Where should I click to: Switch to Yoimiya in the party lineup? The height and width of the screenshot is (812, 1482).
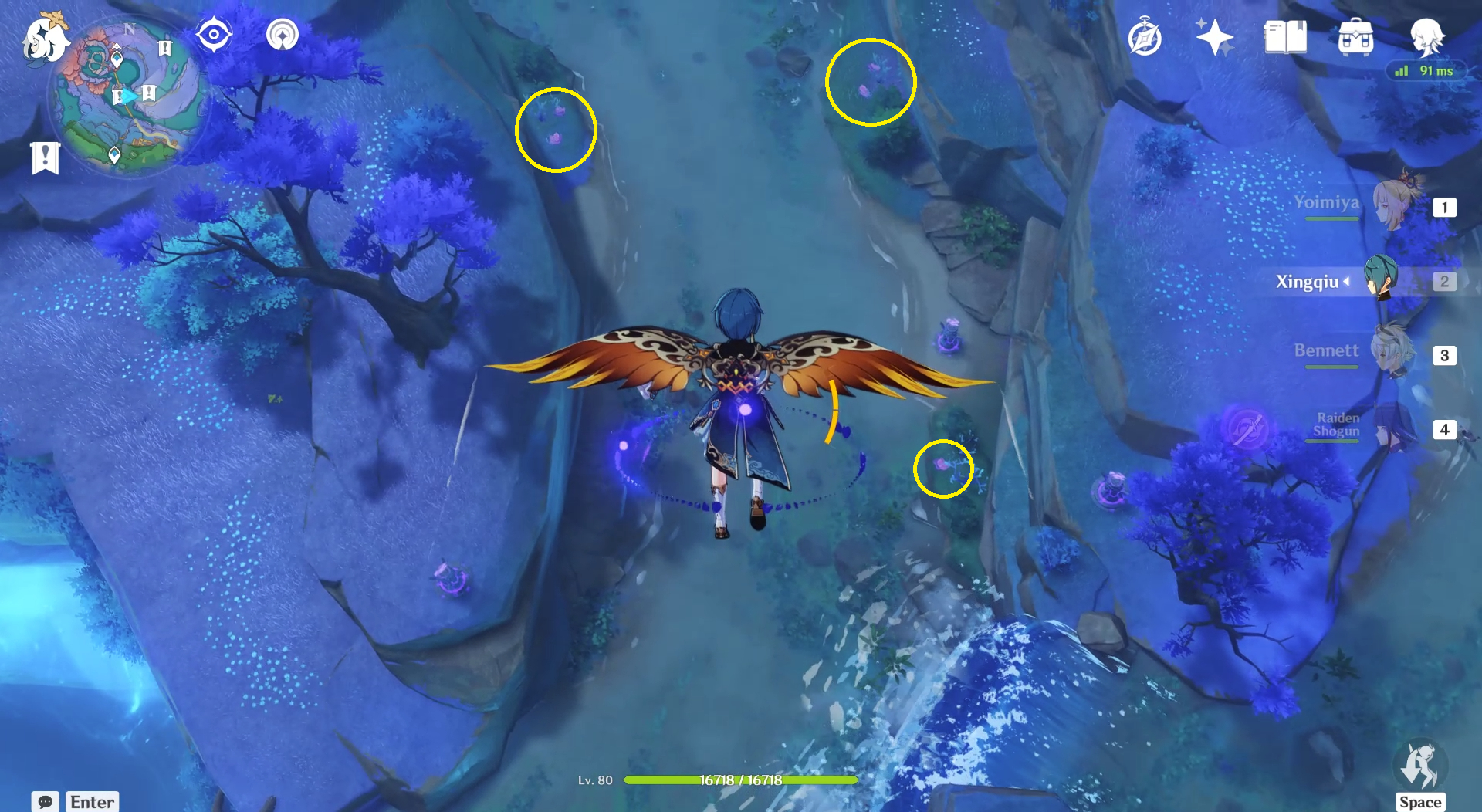[1389, 207]
